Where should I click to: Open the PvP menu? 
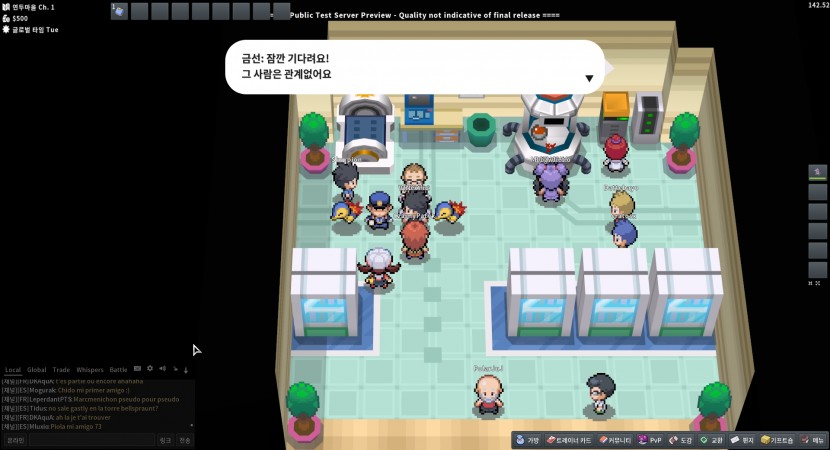pos(651,440)
